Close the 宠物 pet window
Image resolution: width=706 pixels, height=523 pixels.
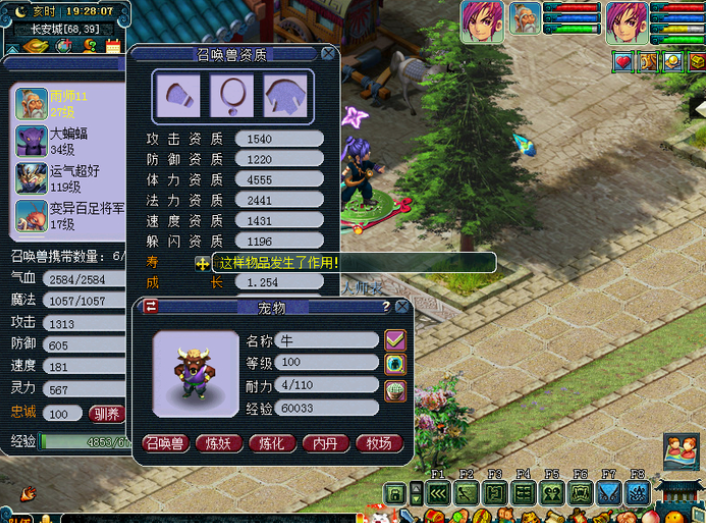click(x=402, y=307)
